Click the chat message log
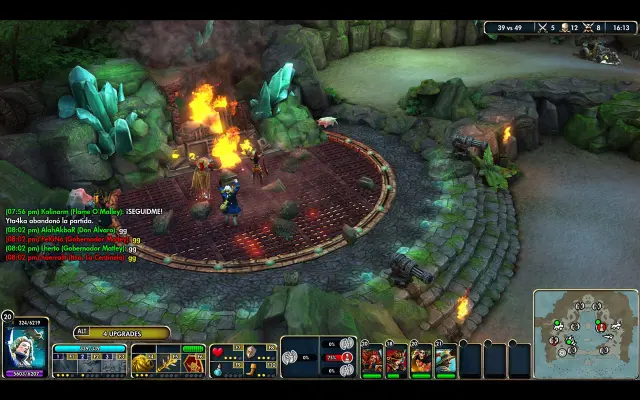Viewport: 640px width, 400px height. (x=70, y=234)
